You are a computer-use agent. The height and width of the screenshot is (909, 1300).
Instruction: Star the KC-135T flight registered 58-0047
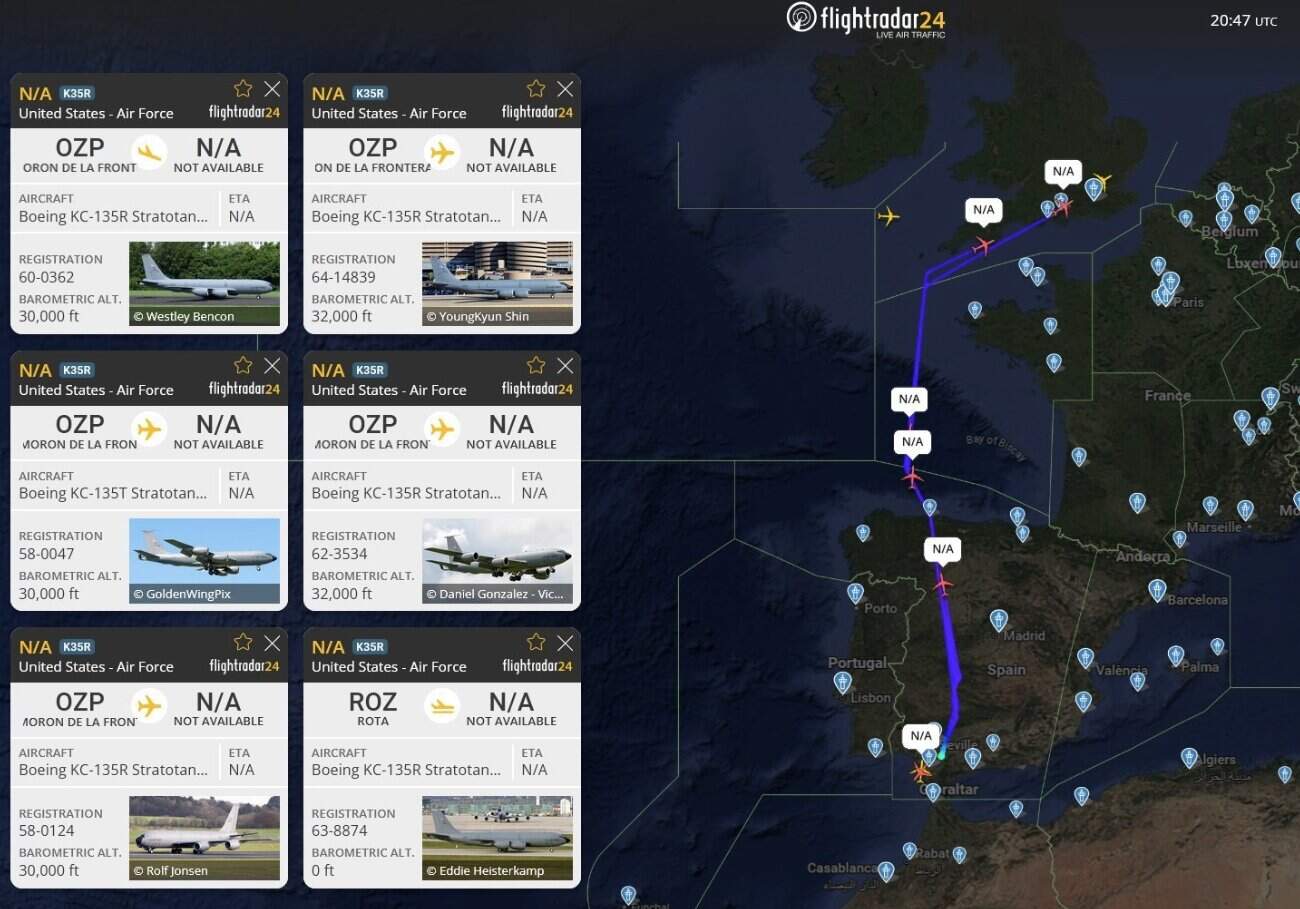pos(242,364)
